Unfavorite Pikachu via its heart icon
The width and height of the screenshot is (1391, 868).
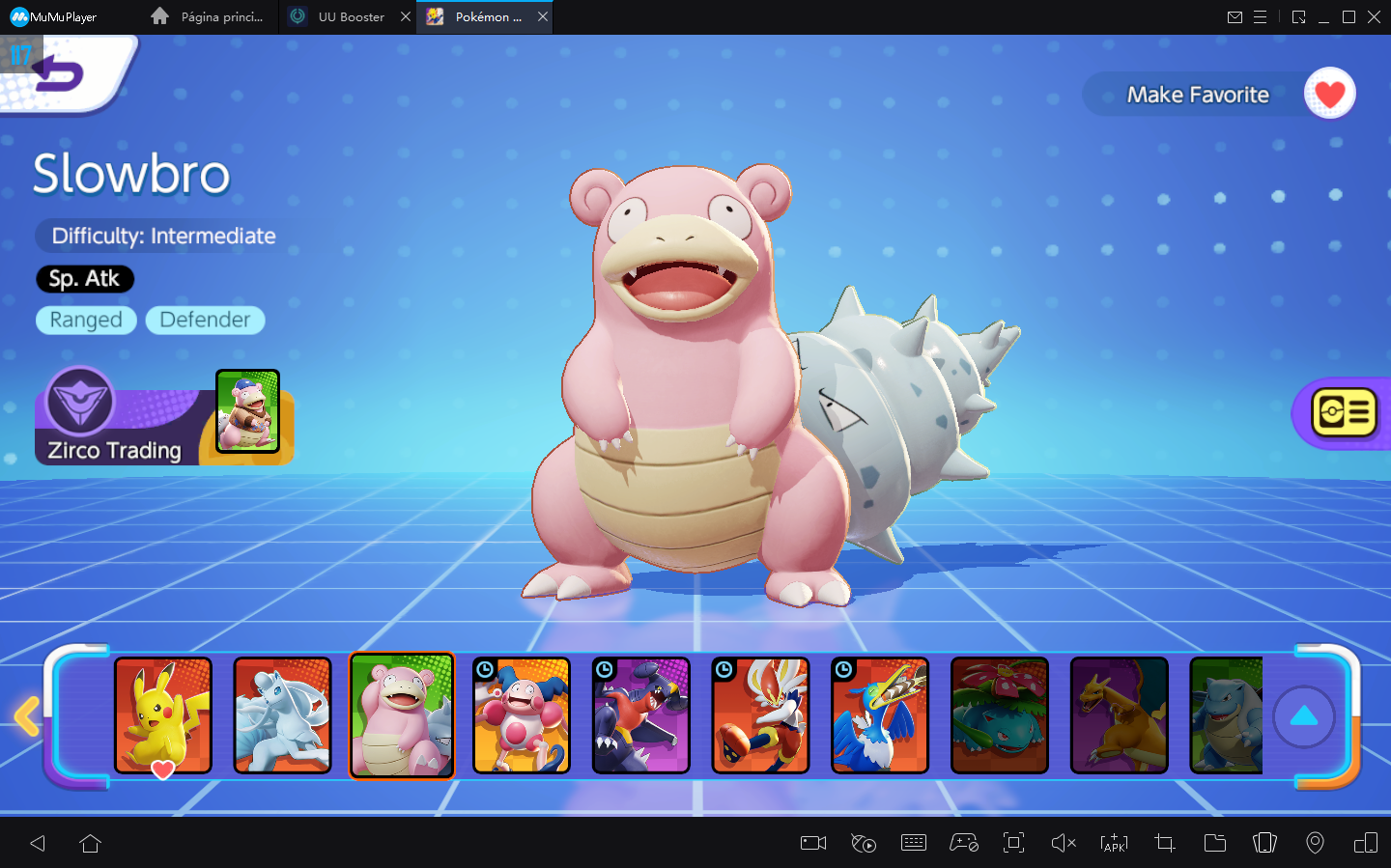pos(163,770)
